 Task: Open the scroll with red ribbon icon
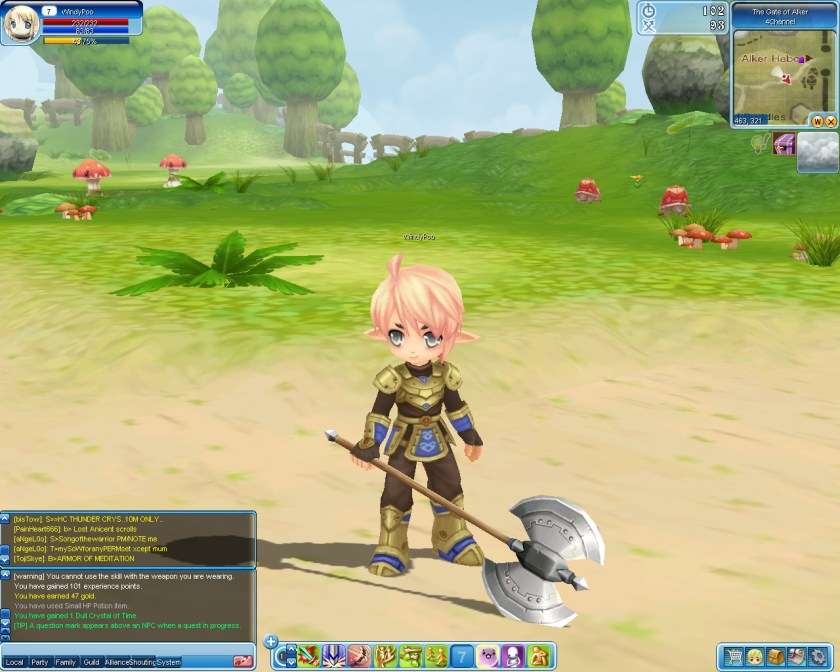[x=796, y=657]
